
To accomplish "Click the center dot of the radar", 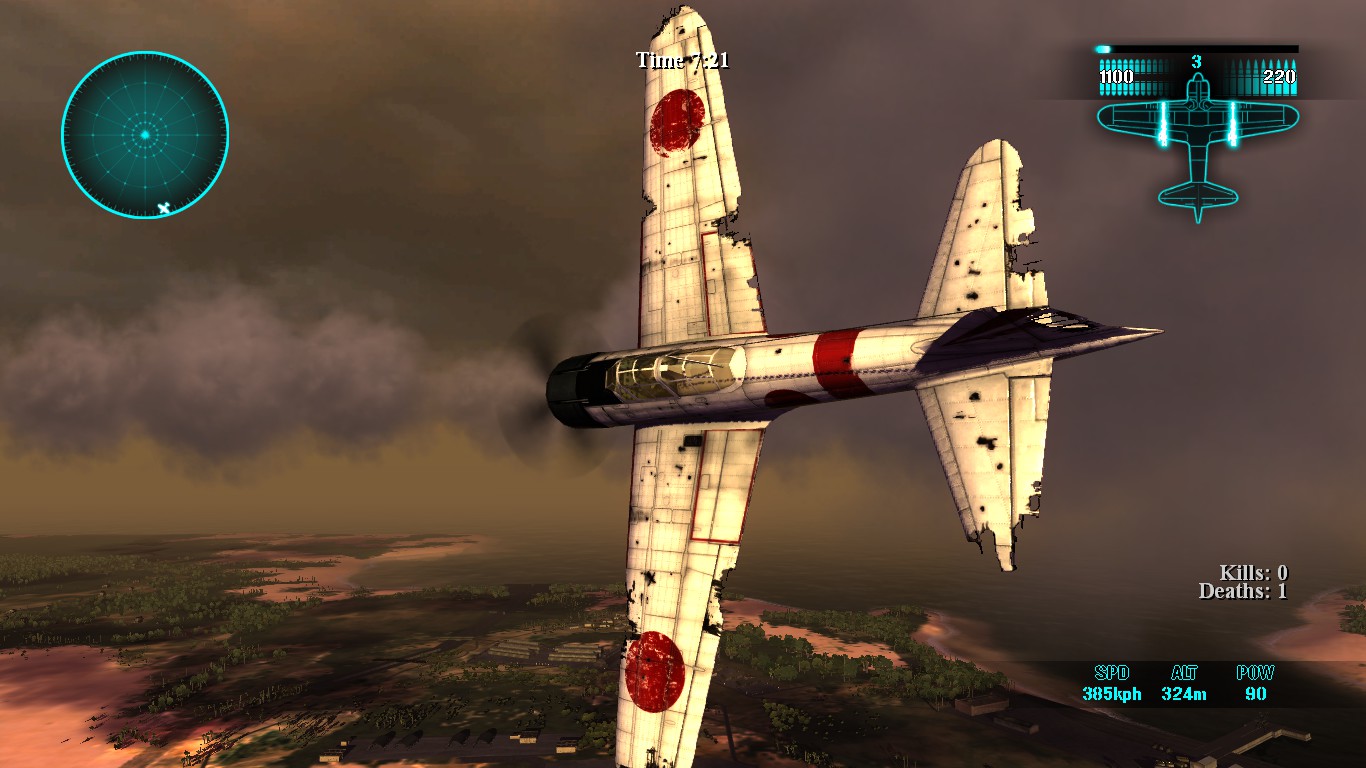I will [146, 133].
